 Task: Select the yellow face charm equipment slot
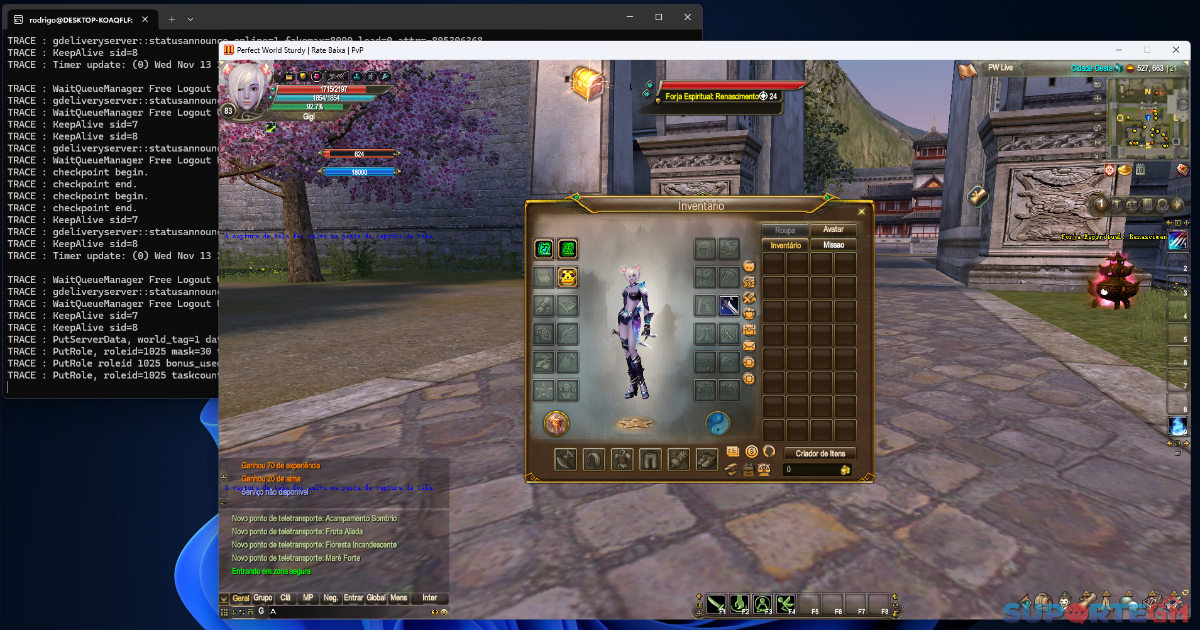(x=568, y=278)
